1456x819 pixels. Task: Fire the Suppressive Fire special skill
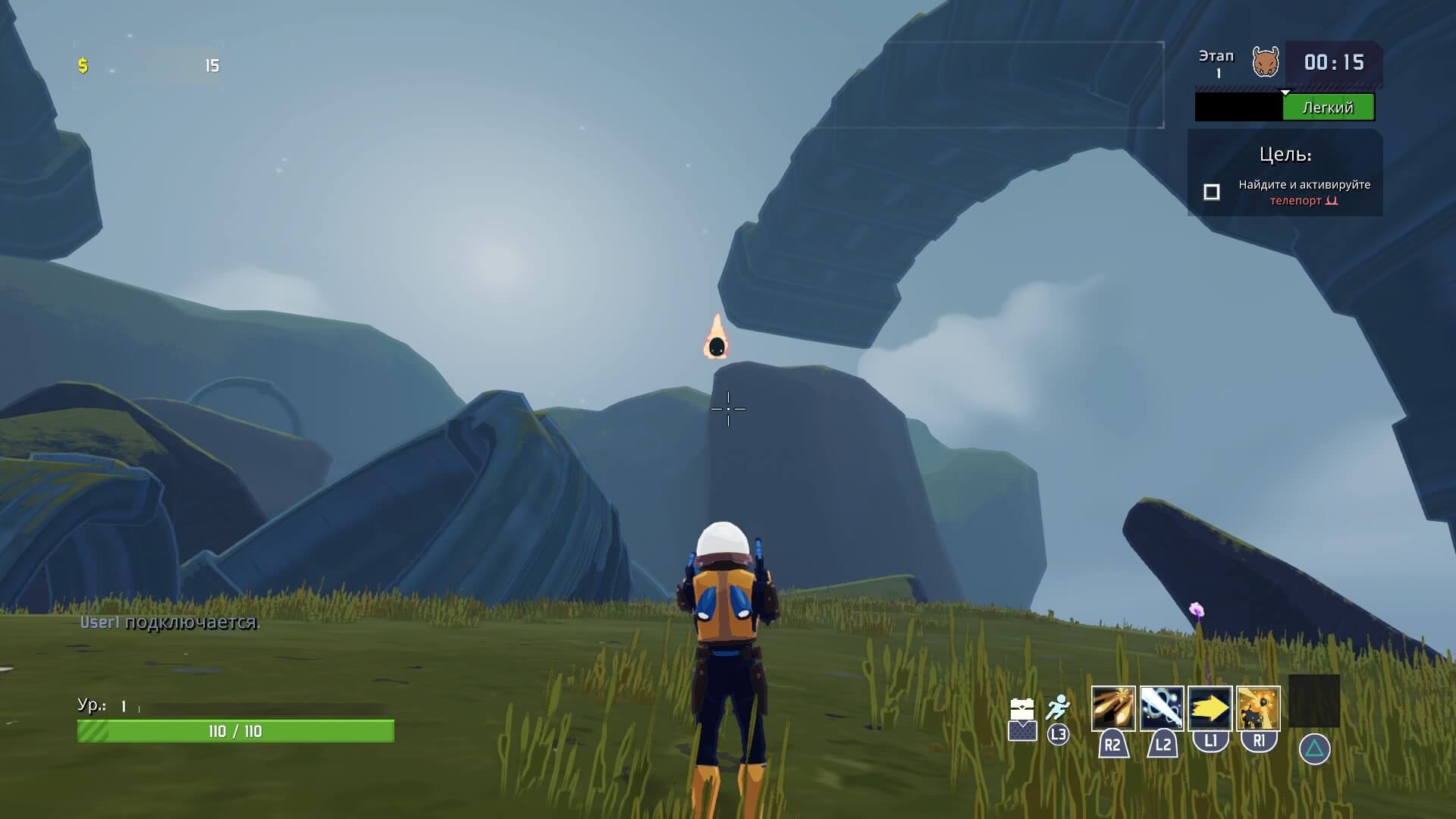pyautogui.click(x=1258, y=708)
